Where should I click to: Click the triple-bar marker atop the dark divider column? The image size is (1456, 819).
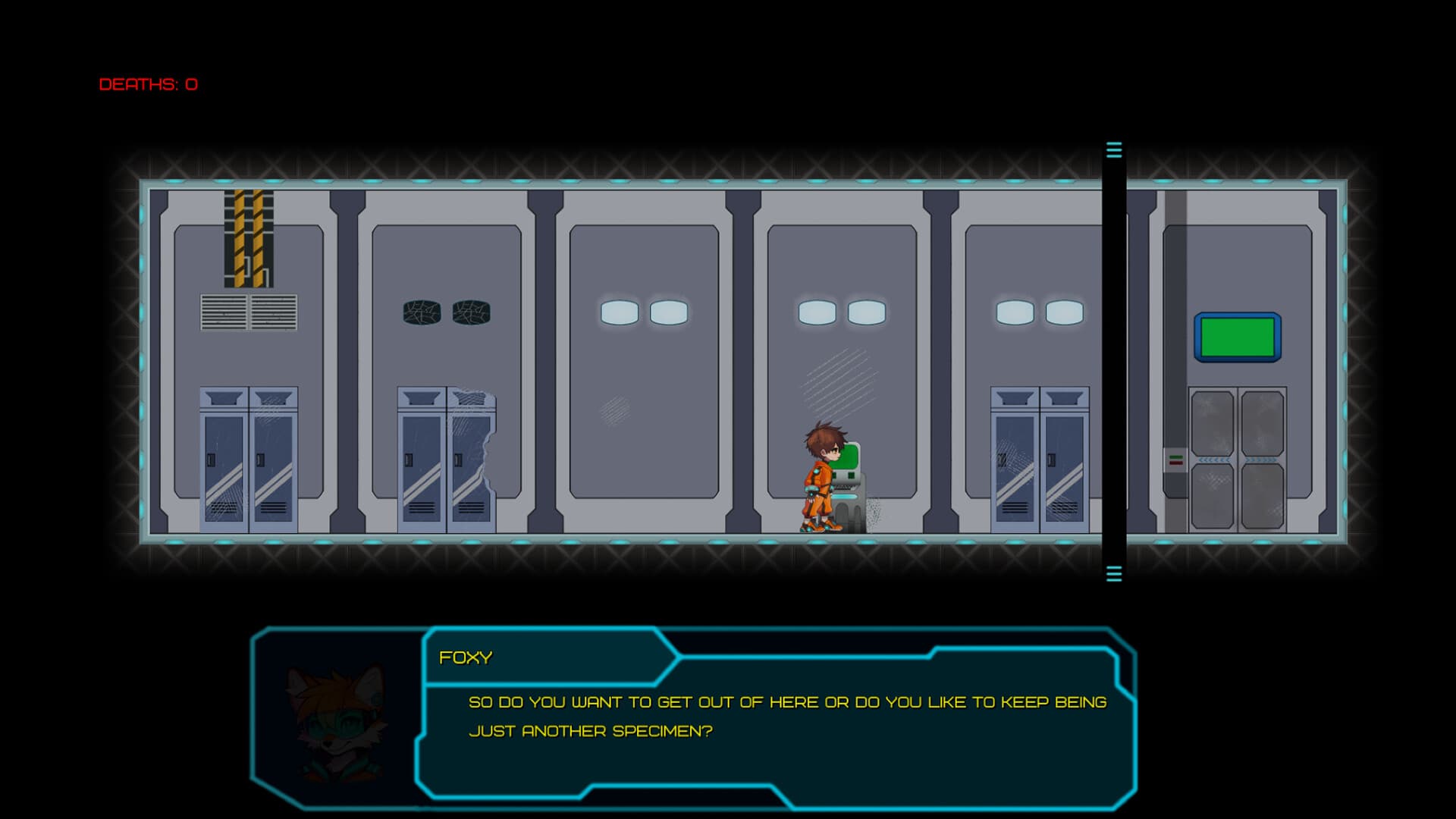(1113, 151)
